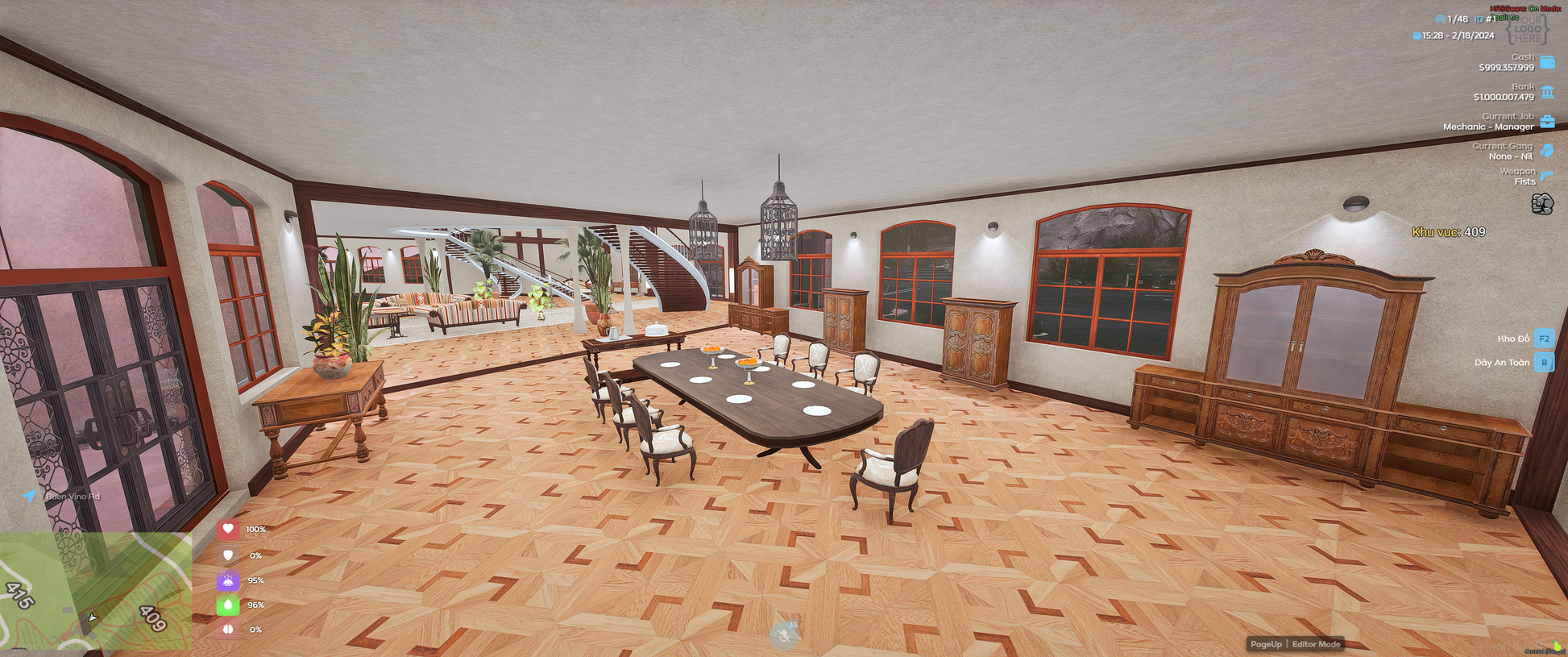Toggle the muted microphone indicator
1568x657 pixels.
(784, 636)
